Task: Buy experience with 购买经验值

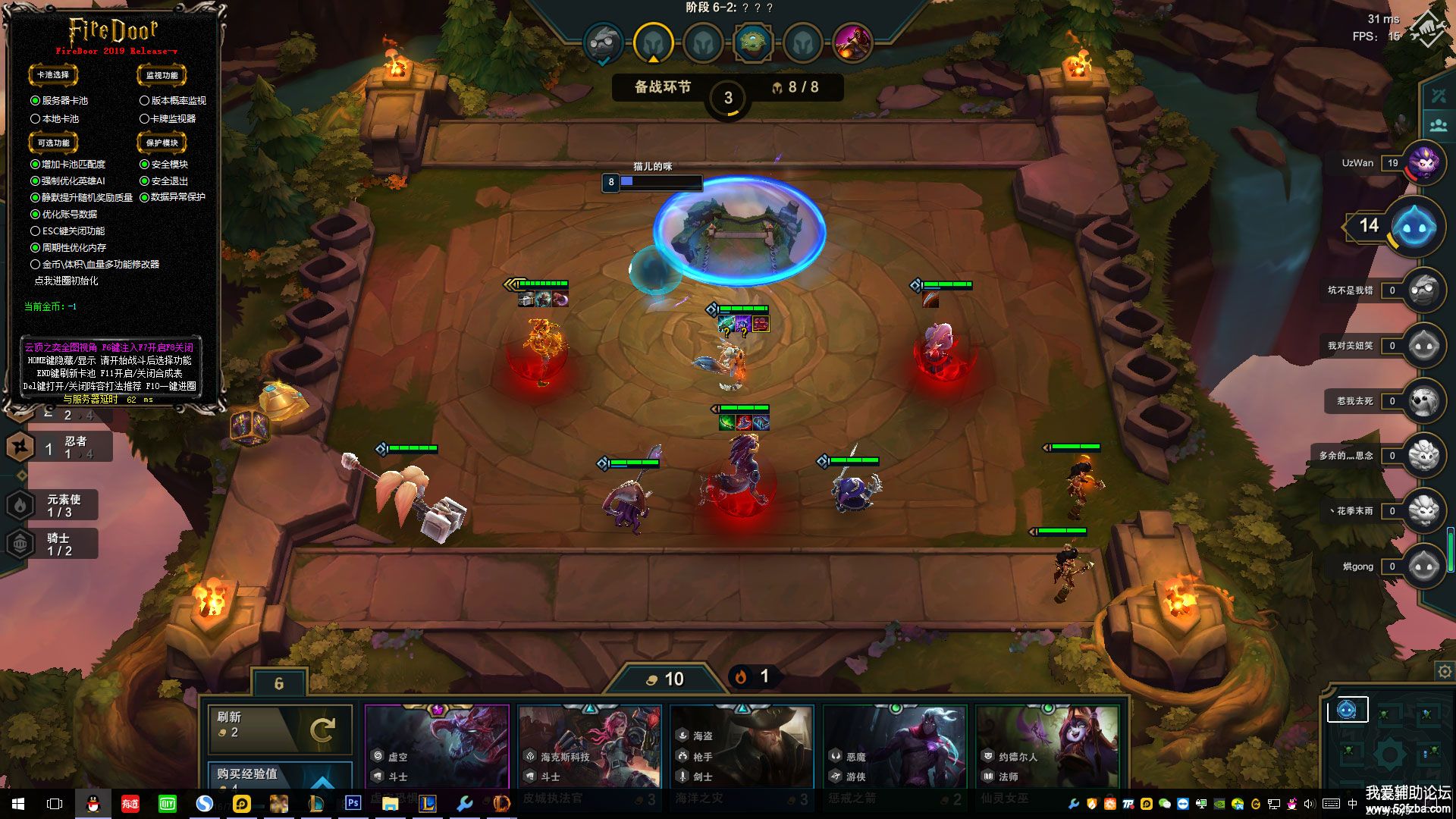Action: [279, 775]
